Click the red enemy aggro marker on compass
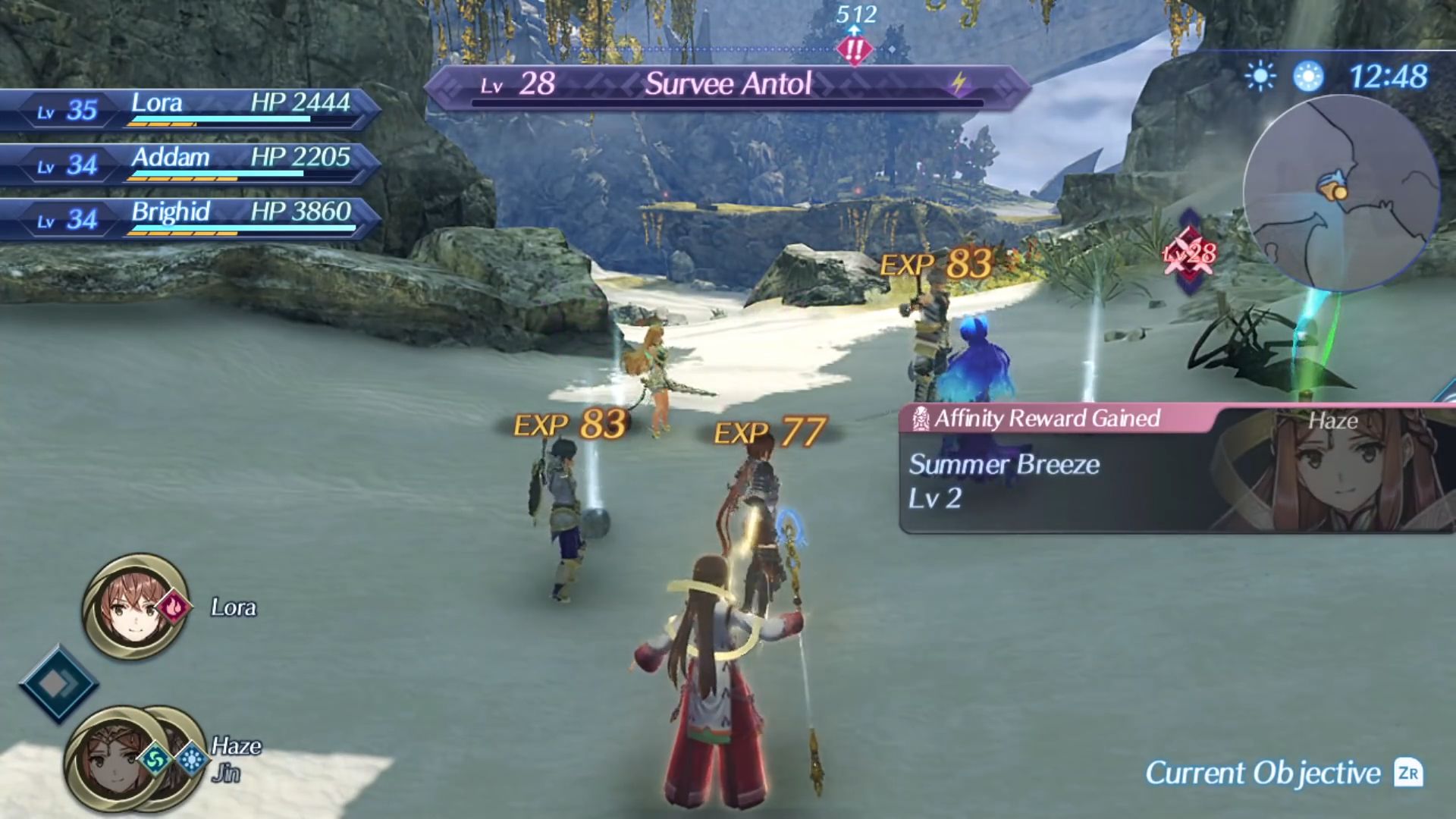Image resolution: width=1456 pixels, height=819 pixels. coord(855,50)
